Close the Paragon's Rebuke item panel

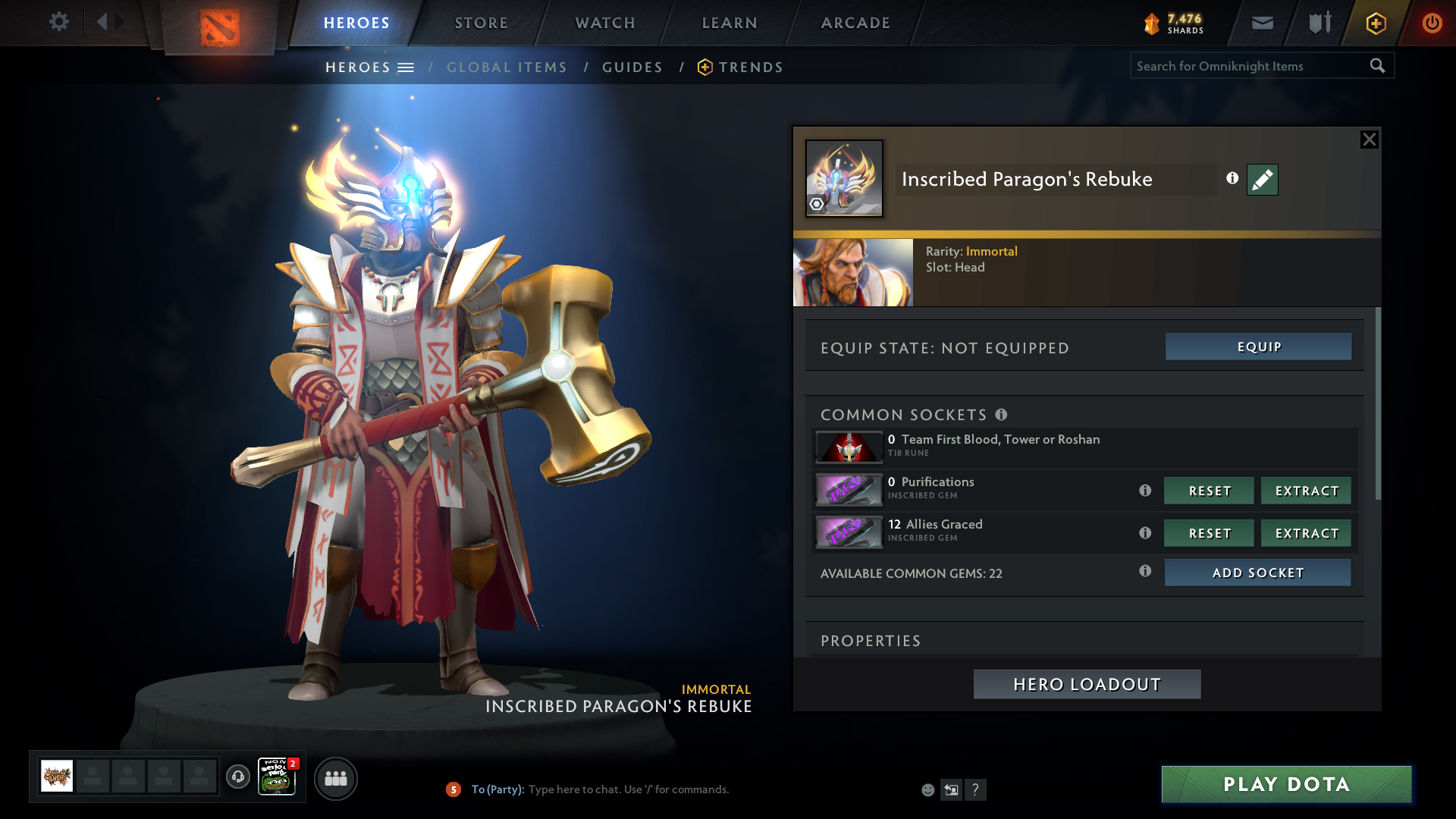click(1369, 140)
